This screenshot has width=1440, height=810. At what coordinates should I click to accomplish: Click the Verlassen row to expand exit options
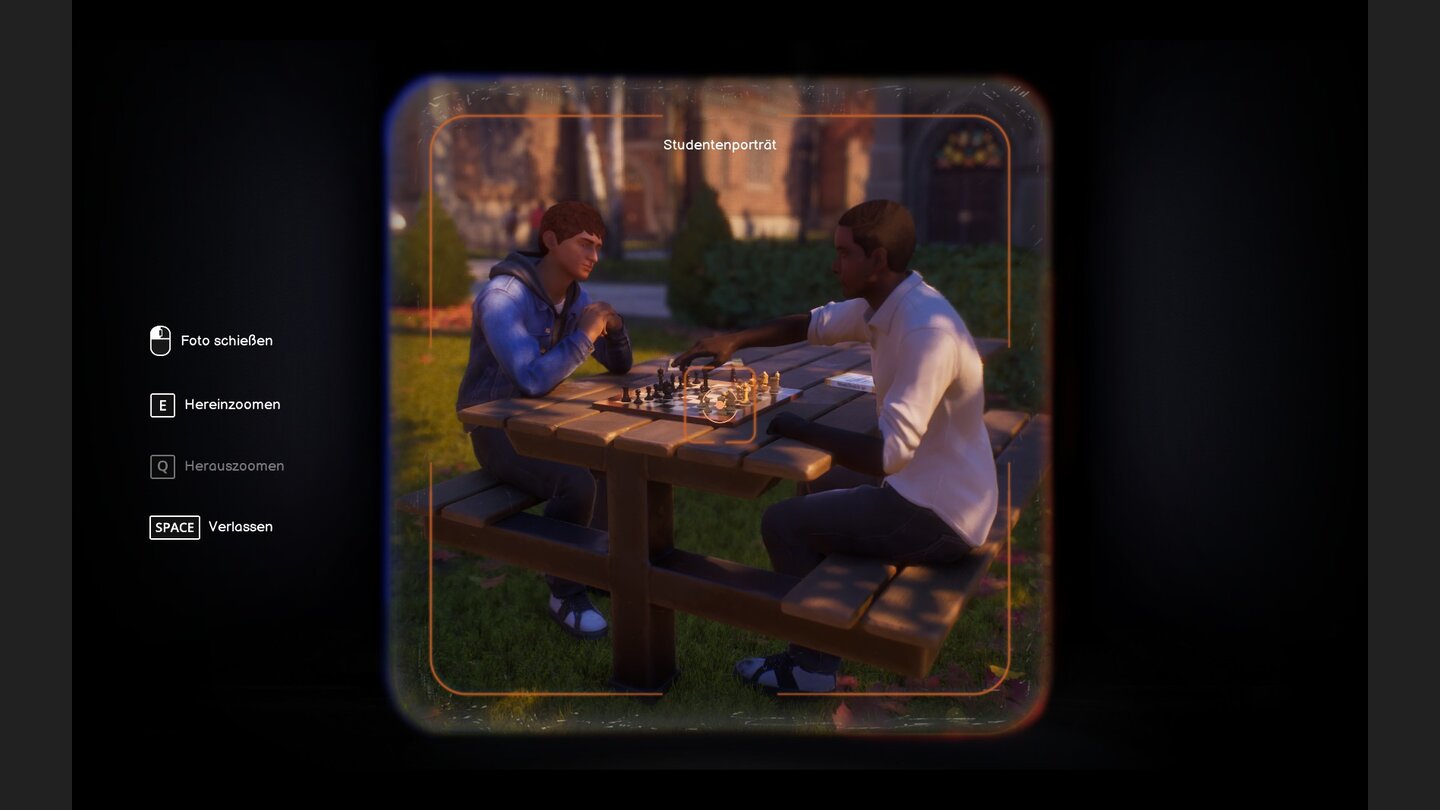pyautogui.click(x=210, y=527)
